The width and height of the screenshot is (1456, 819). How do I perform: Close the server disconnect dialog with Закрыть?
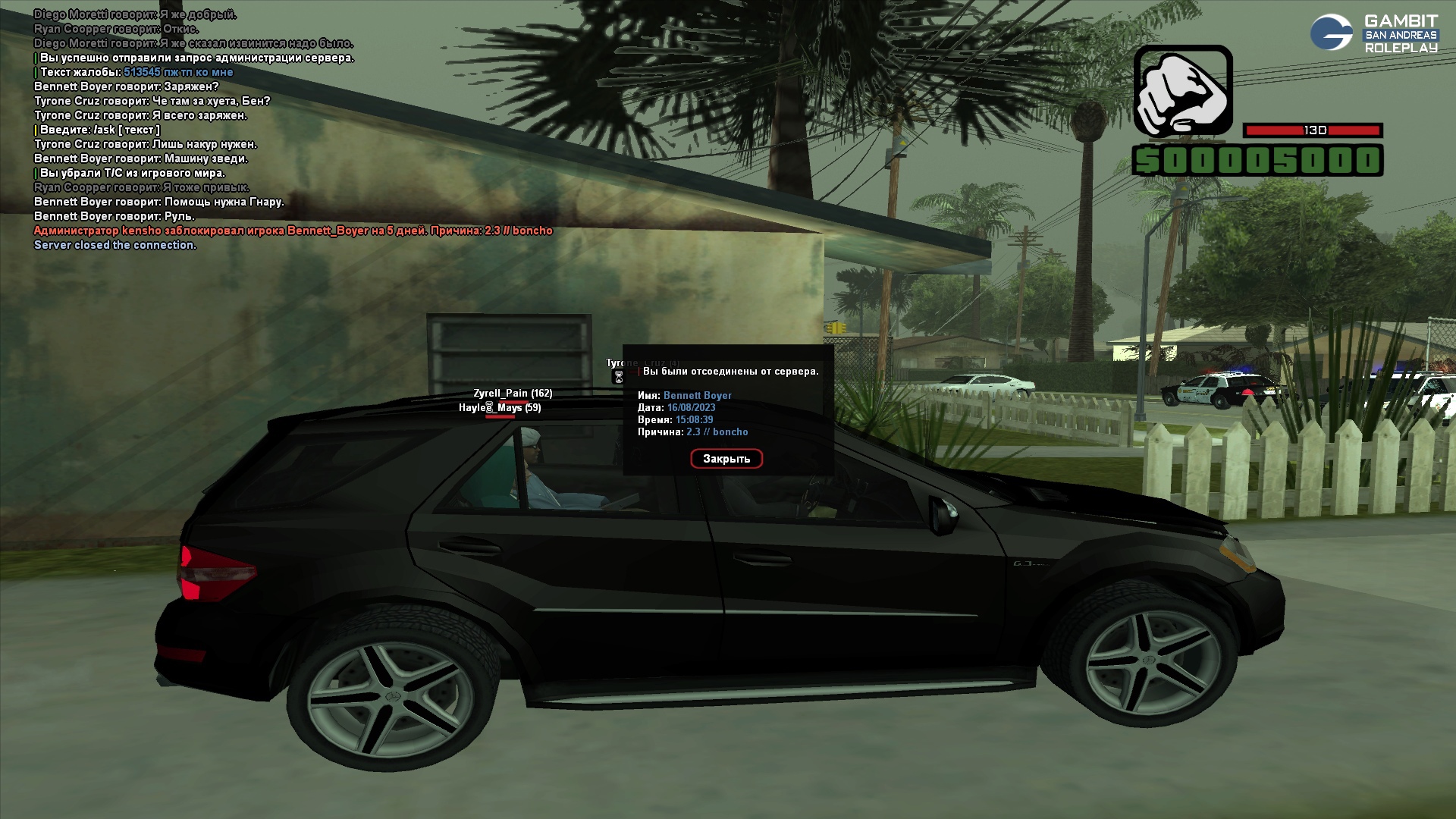726,459
